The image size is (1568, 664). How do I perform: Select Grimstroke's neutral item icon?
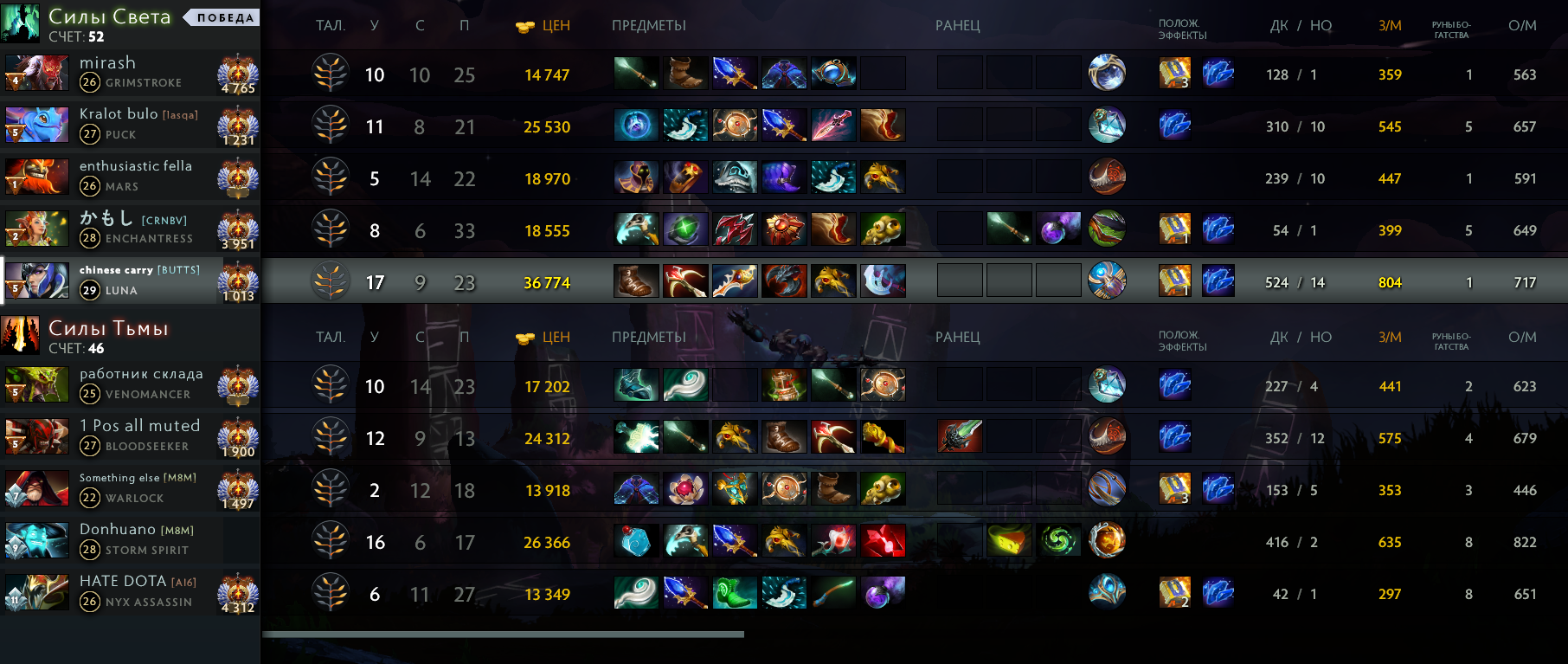coord(1107,74)
